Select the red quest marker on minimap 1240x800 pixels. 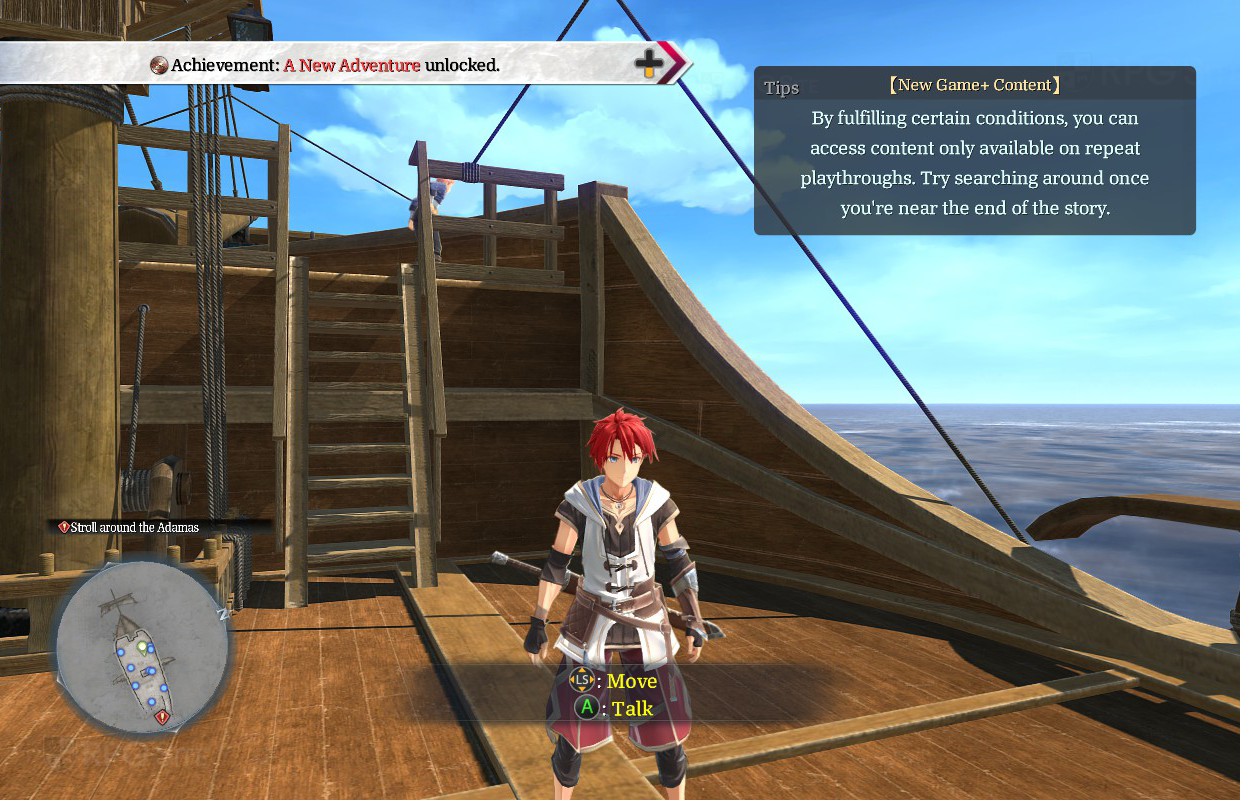tap(162, 717)
